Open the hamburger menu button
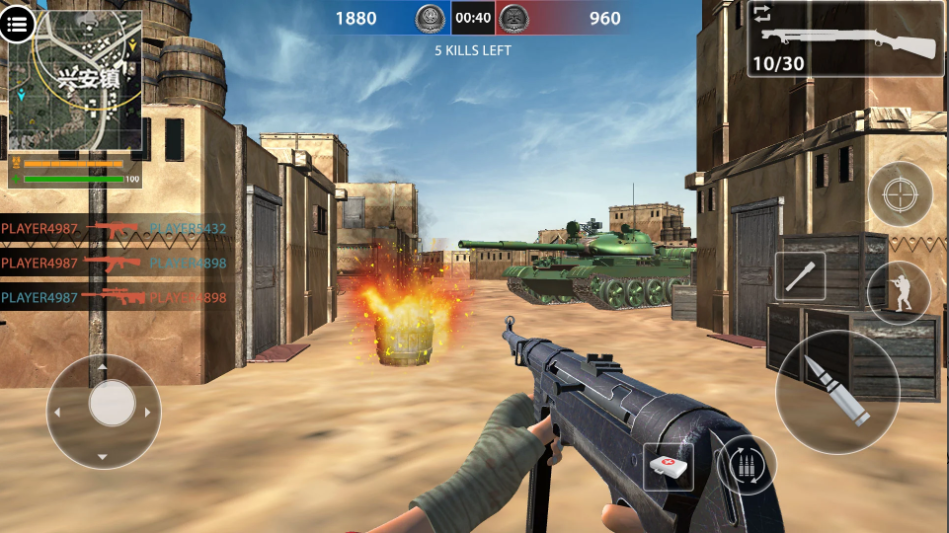 (17, 24)
